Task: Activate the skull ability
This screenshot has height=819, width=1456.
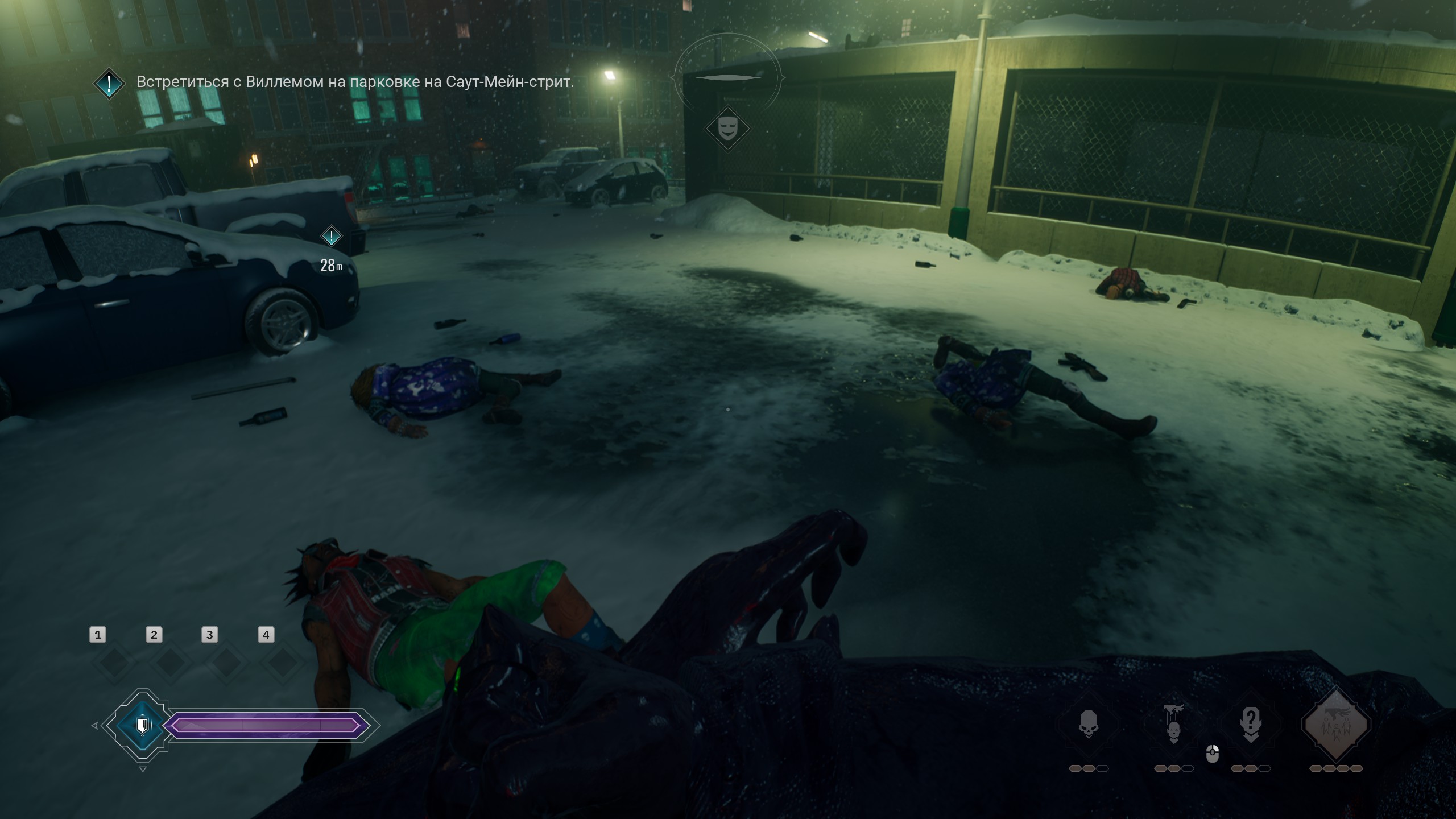Action: click(1088, 724)
